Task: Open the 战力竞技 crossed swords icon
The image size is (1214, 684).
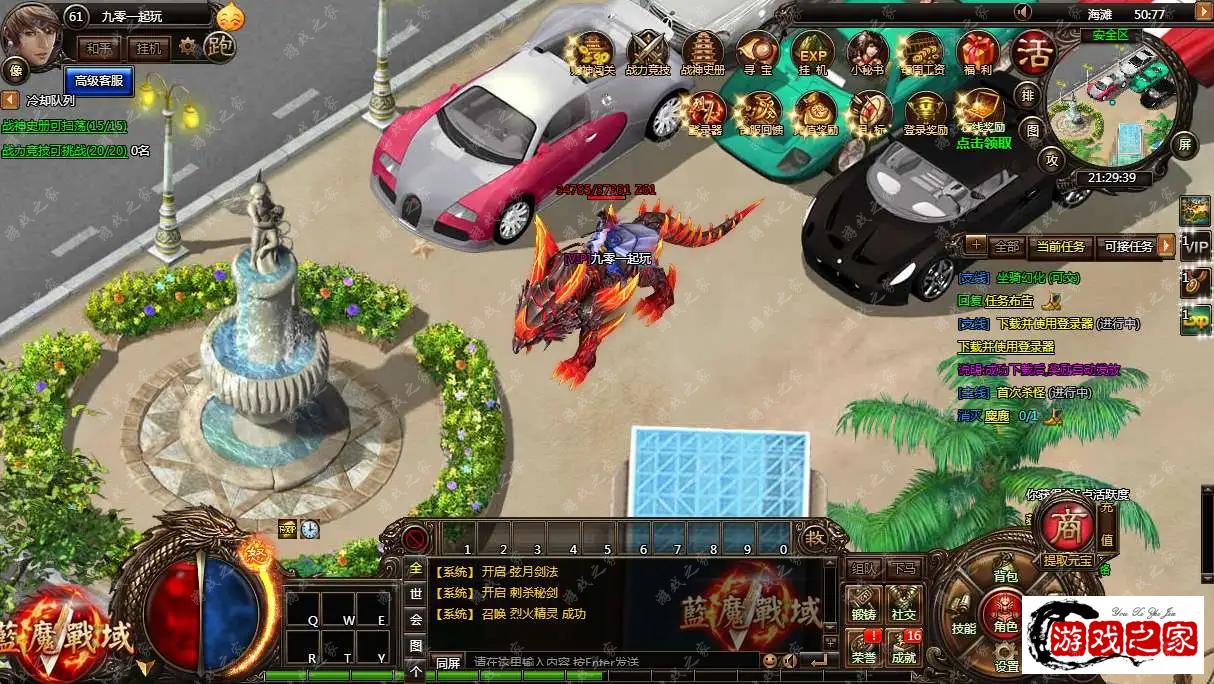Action: coord(647,52)
